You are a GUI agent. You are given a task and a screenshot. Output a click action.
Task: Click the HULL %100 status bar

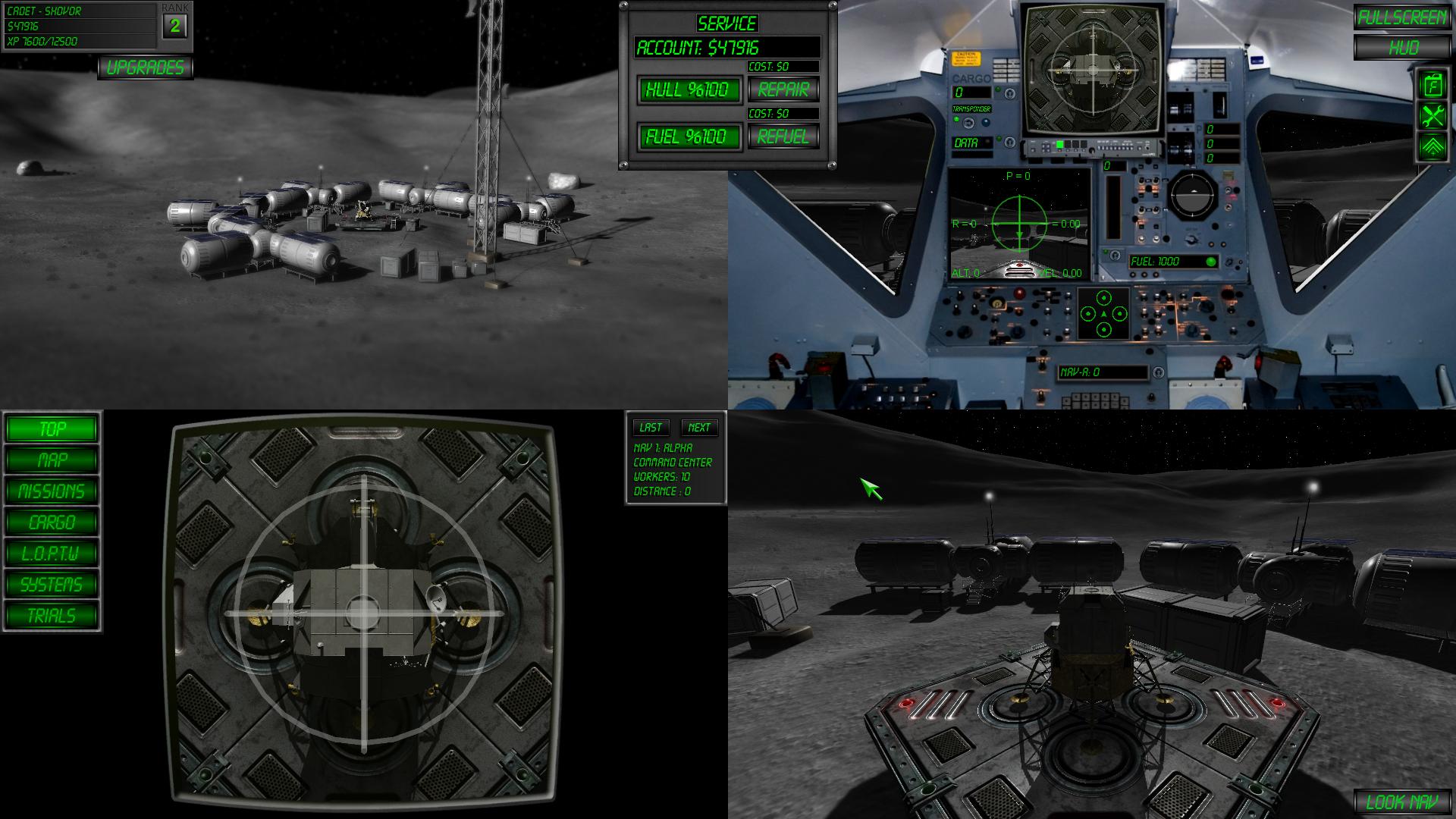(690, 89)
